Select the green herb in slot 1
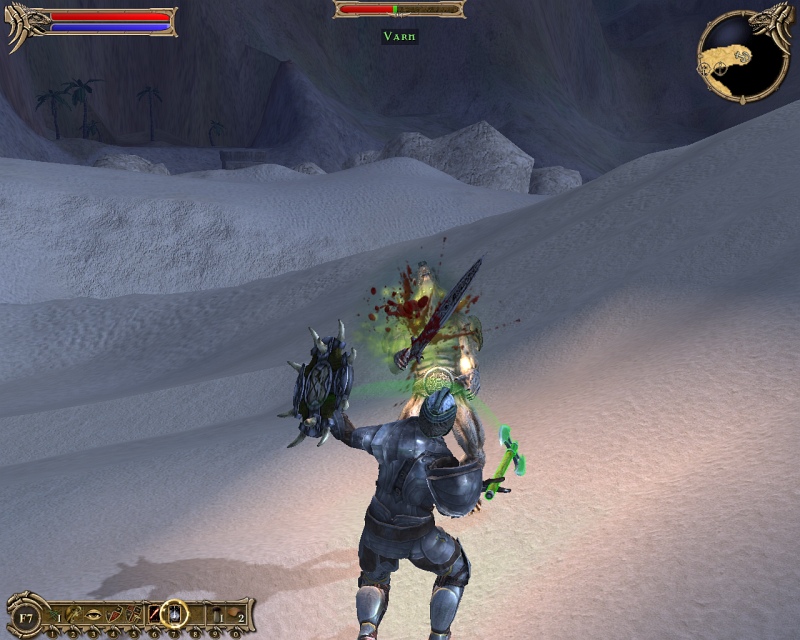The height and width of the screenshot is (640, 800). click(x=55, y=614)
